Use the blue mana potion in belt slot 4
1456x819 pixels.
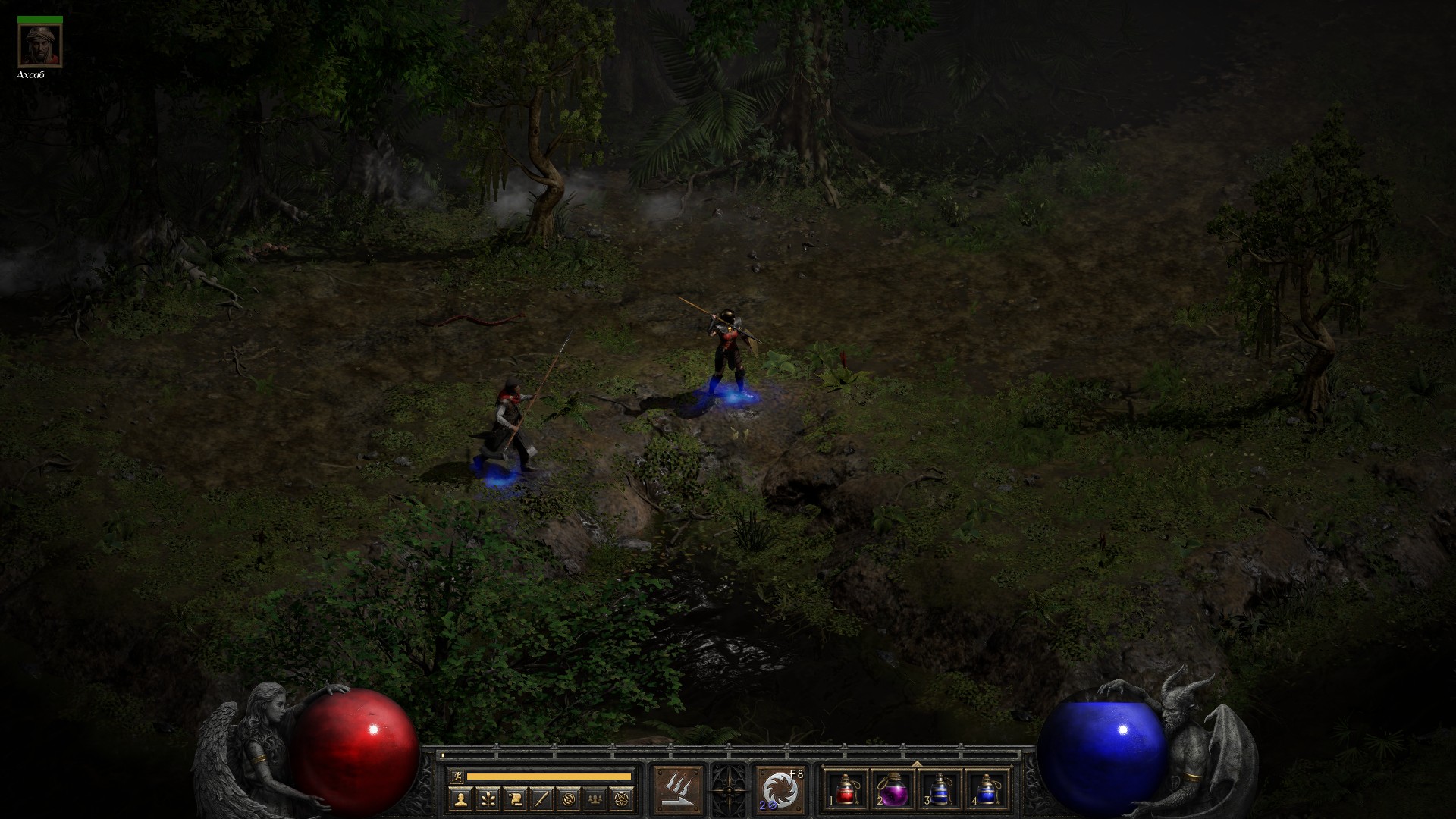[986, 789]
